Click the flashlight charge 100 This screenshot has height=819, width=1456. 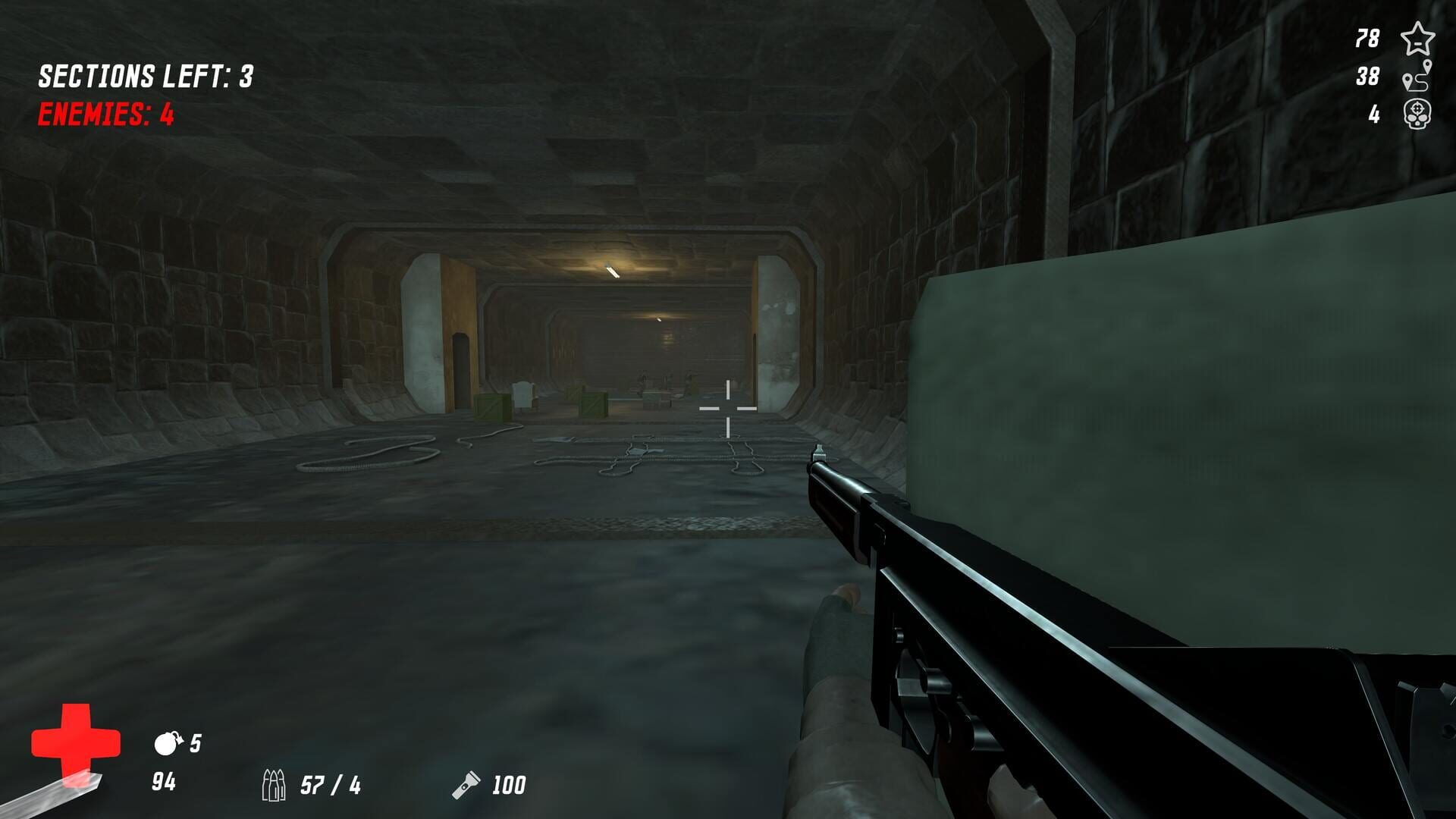[511, 786]
